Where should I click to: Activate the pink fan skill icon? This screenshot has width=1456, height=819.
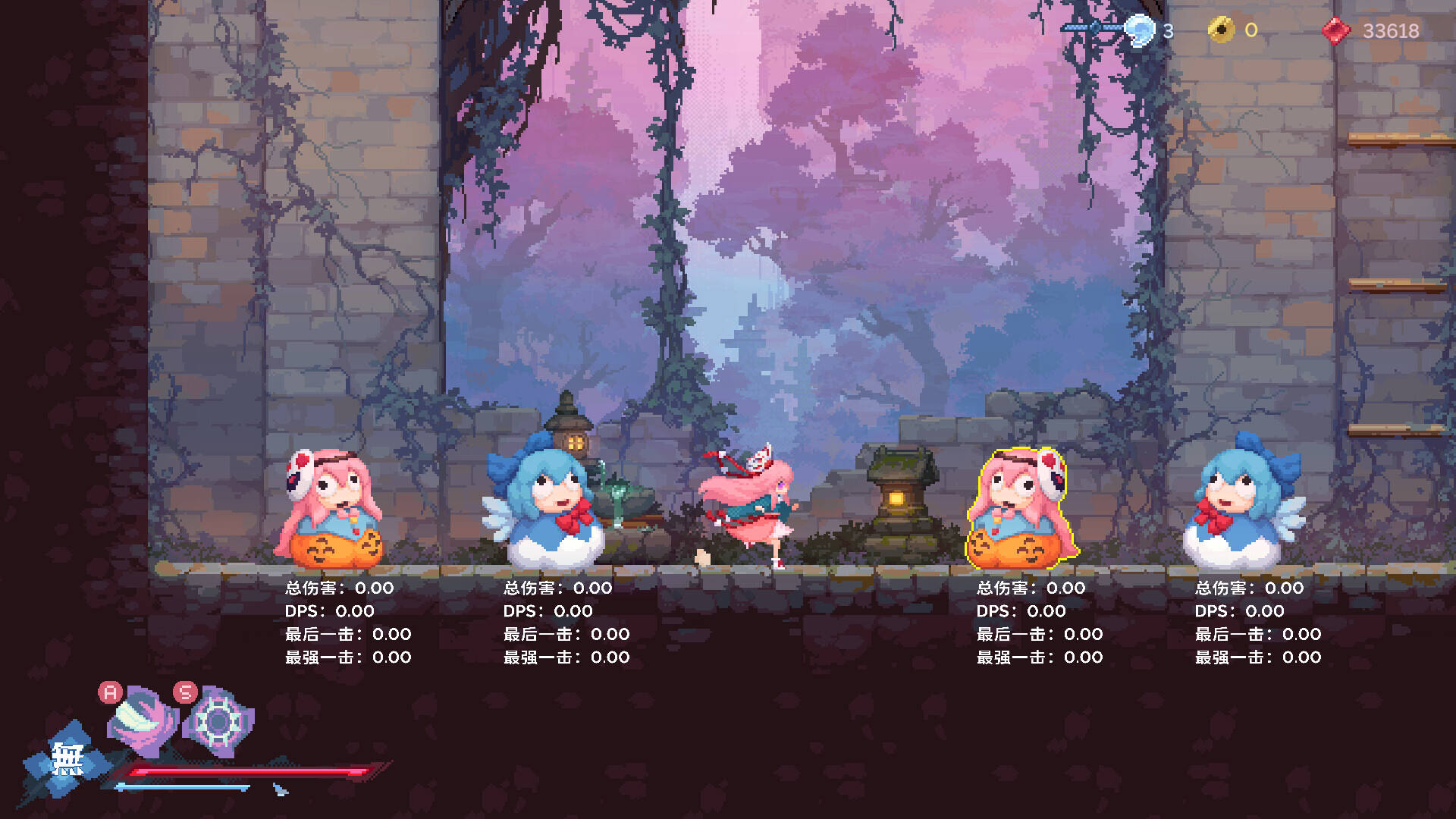point(143,721)
